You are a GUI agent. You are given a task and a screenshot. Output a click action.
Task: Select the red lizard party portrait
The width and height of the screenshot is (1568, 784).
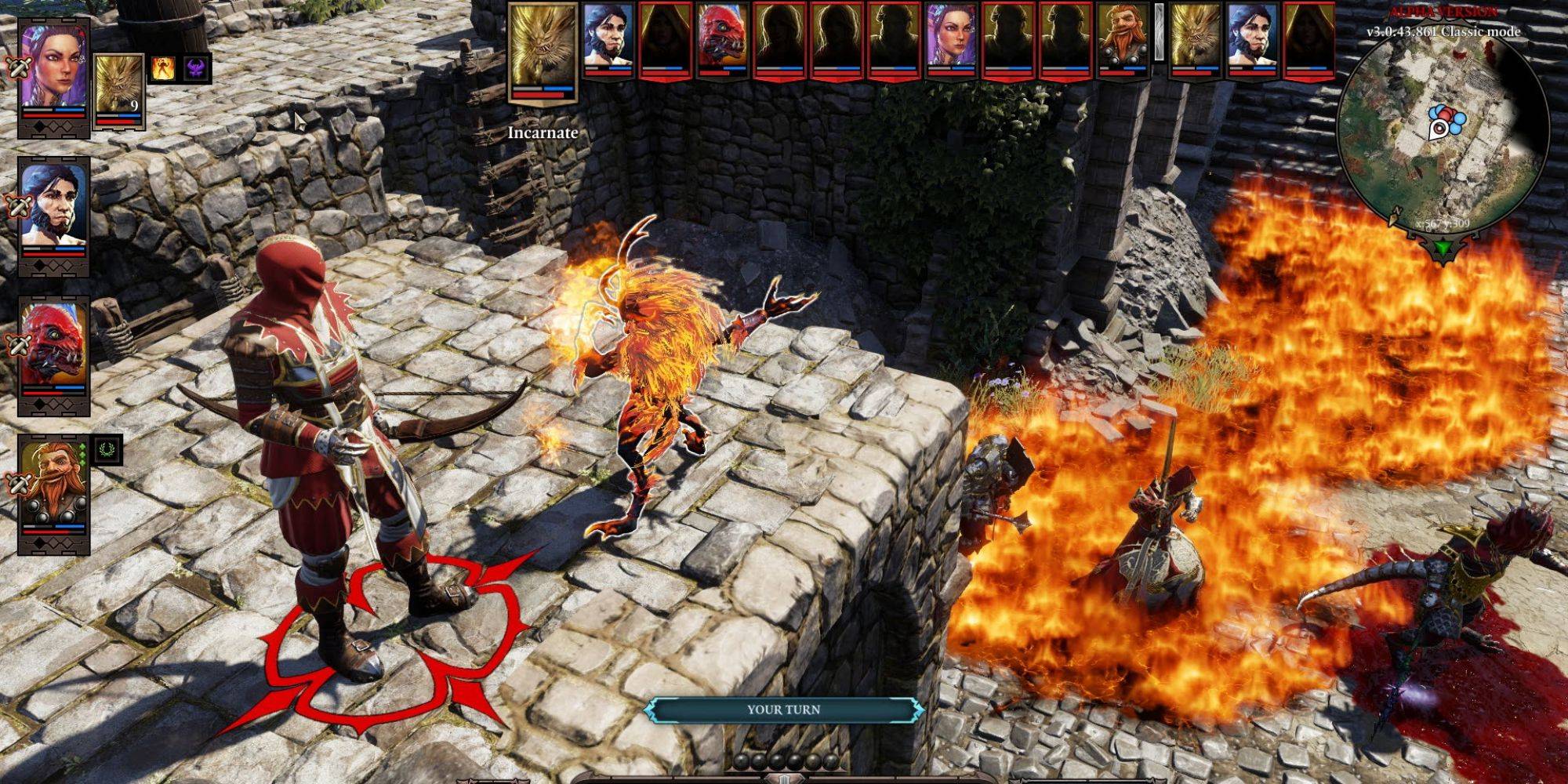53,345
